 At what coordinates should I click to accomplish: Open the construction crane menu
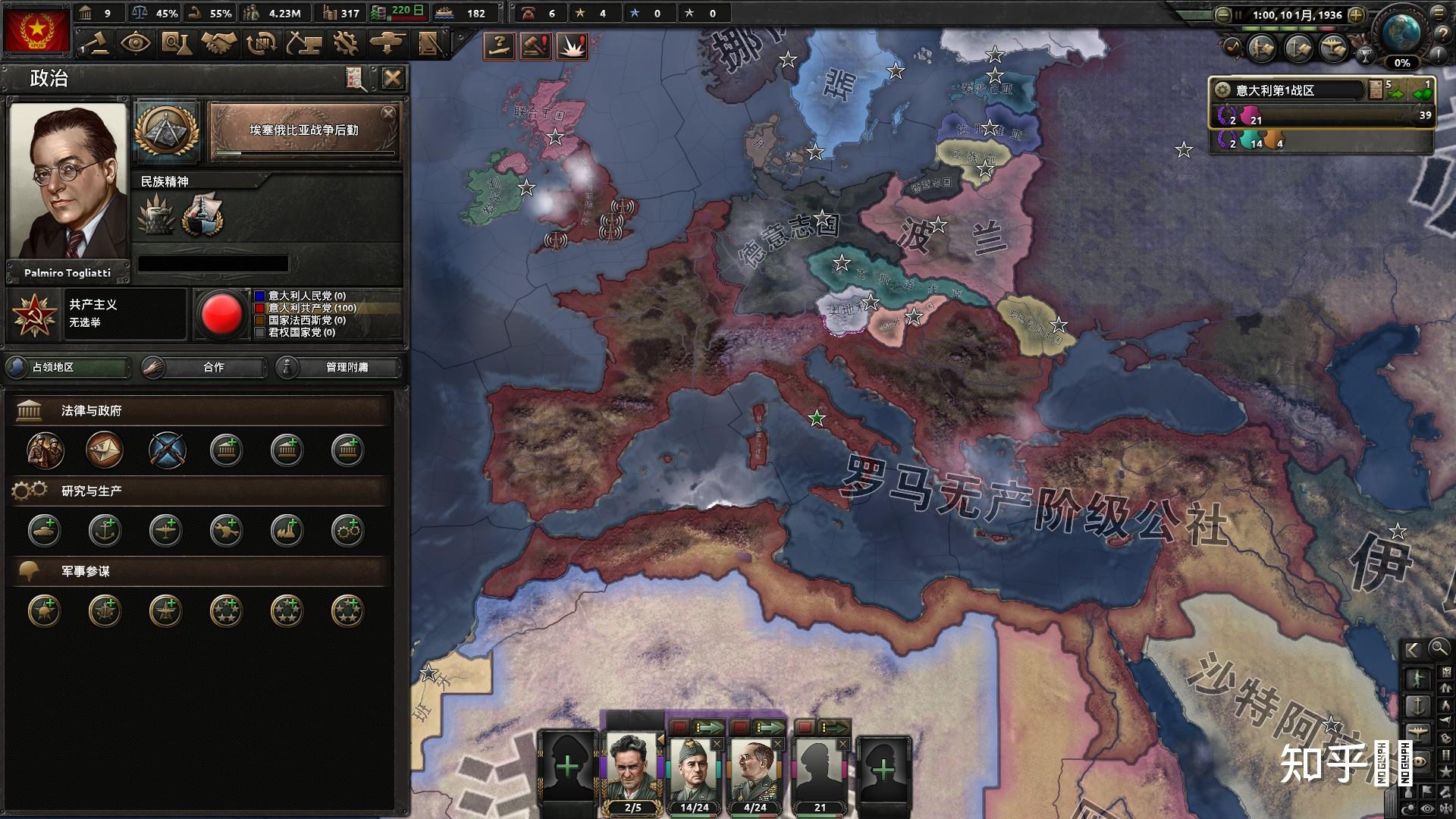[x=303, y=43]
